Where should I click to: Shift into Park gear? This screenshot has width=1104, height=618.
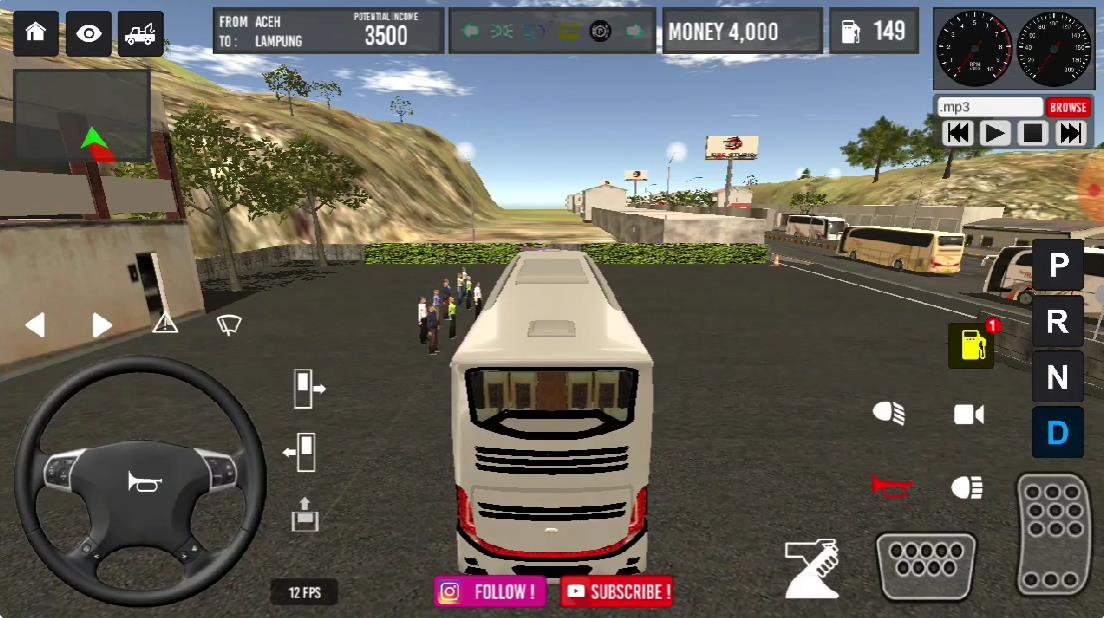pos(1058,266)
